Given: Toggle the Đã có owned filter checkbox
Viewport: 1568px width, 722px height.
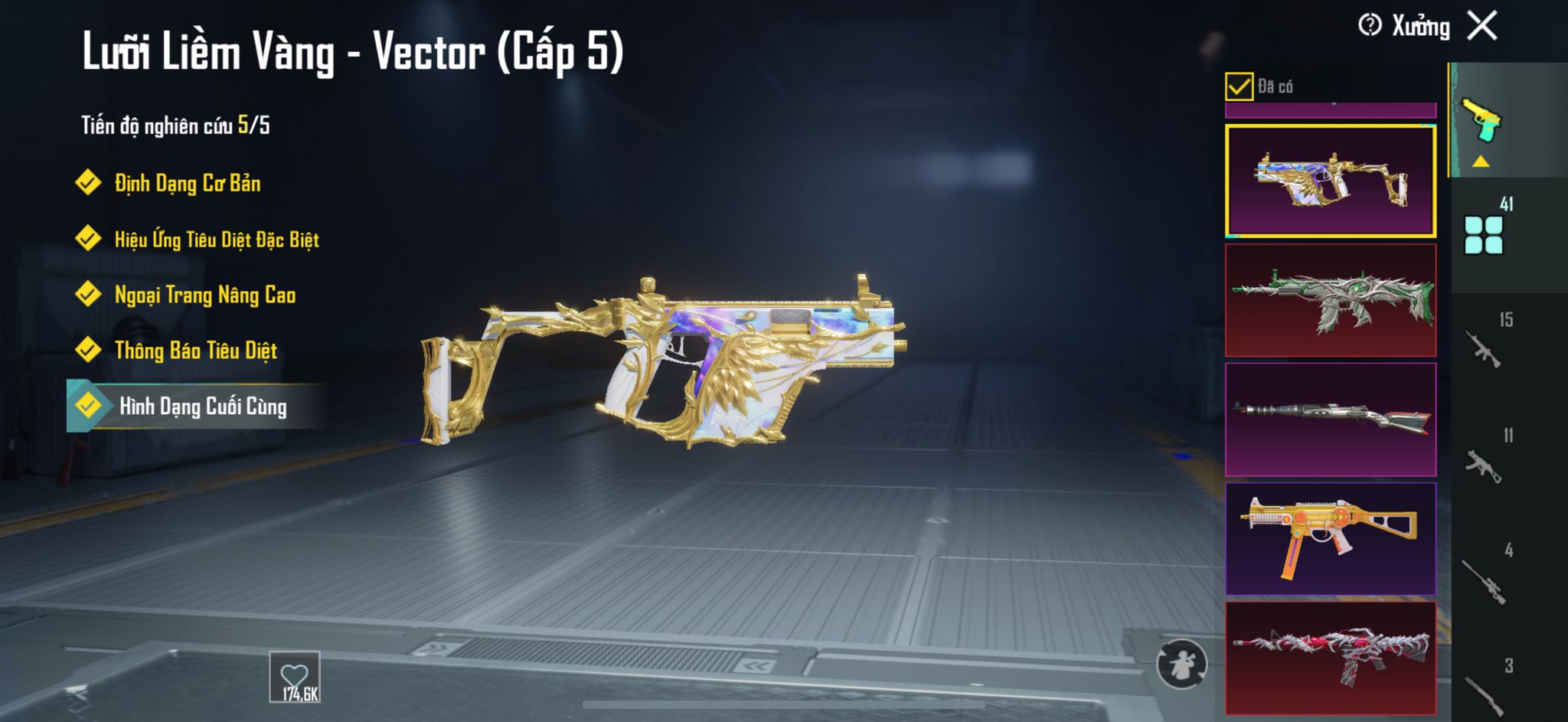Looking at the screenshot, I should (x=1239, y=87).
